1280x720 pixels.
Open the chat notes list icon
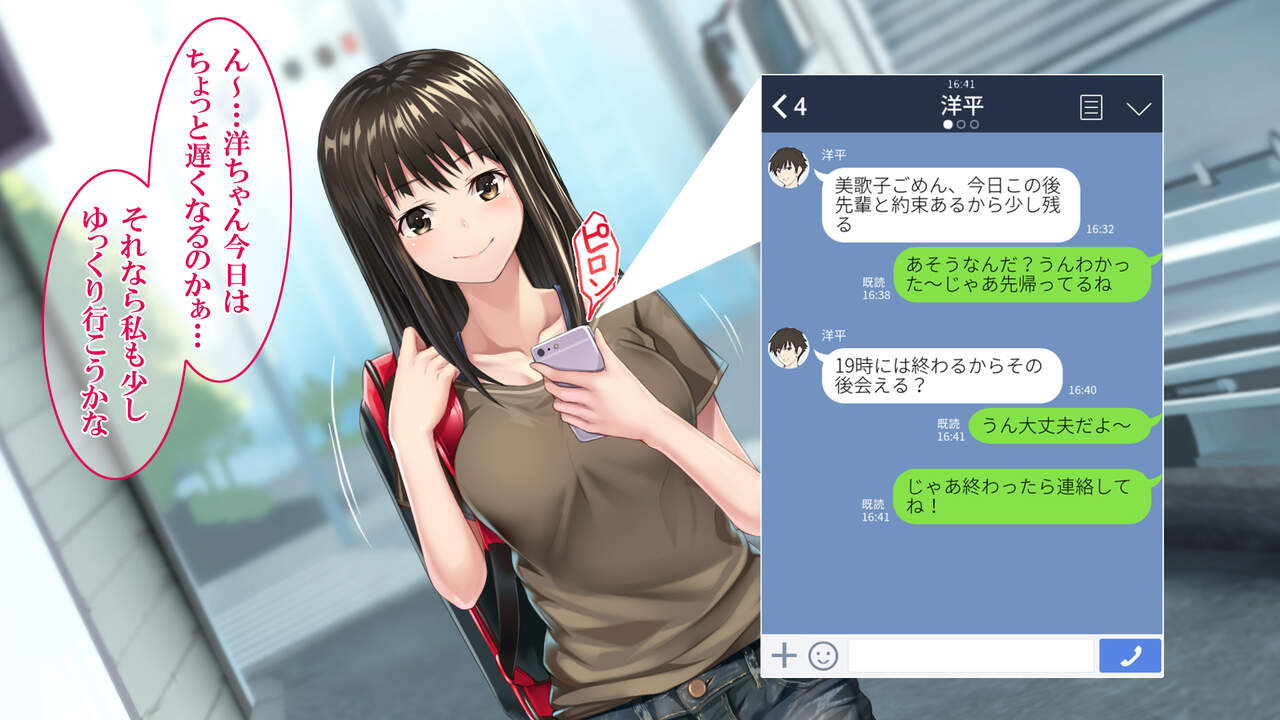click(1091, 108)
